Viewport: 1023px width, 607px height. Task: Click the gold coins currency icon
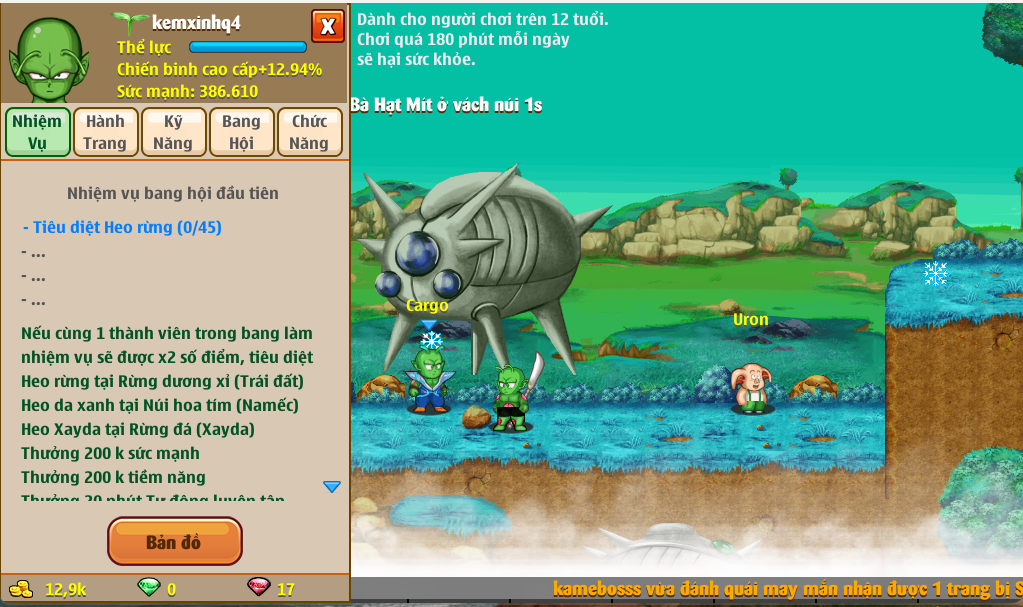(21, 588)
